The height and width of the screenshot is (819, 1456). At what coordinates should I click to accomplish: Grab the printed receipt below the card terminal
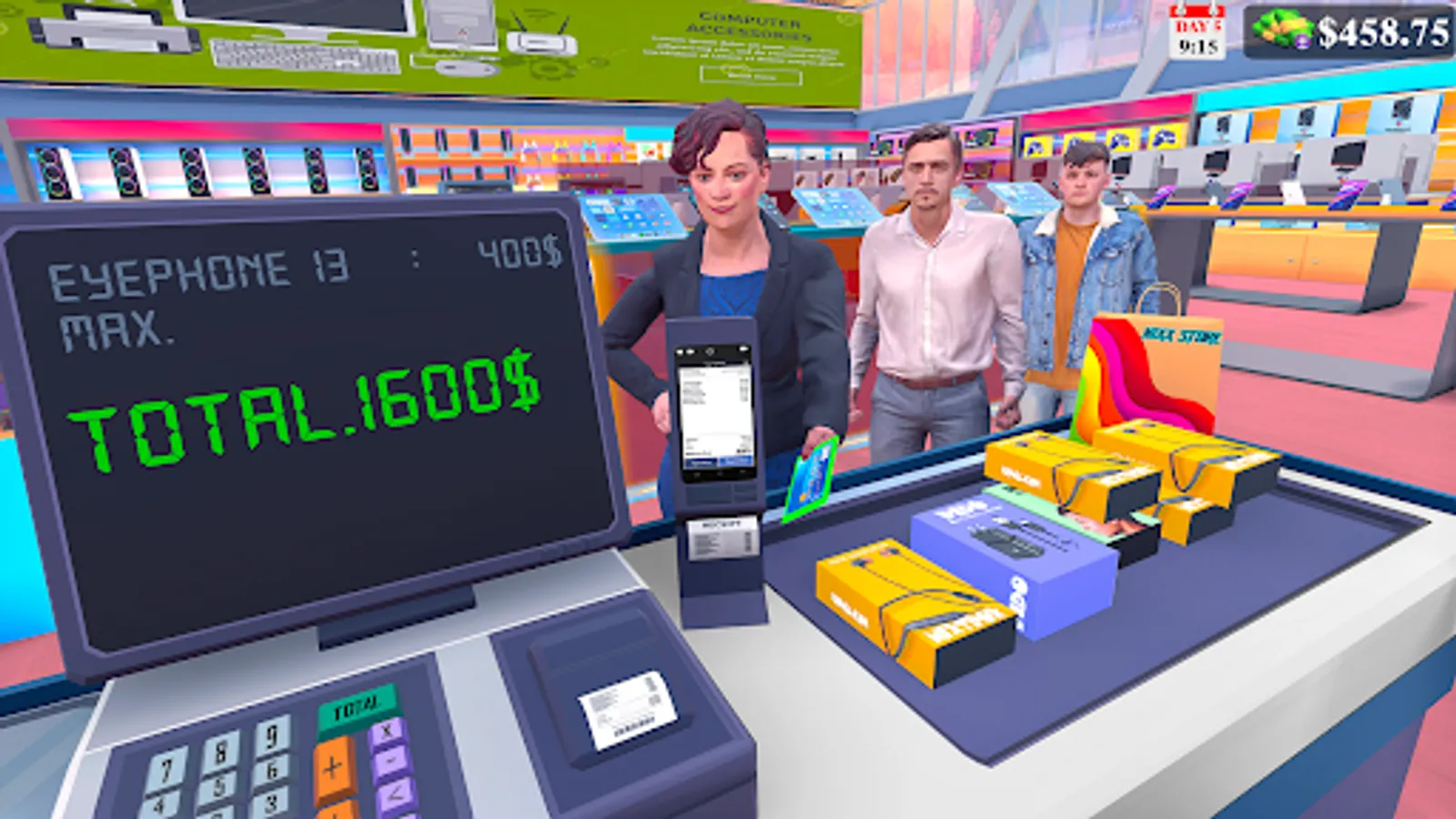[719, 541]
